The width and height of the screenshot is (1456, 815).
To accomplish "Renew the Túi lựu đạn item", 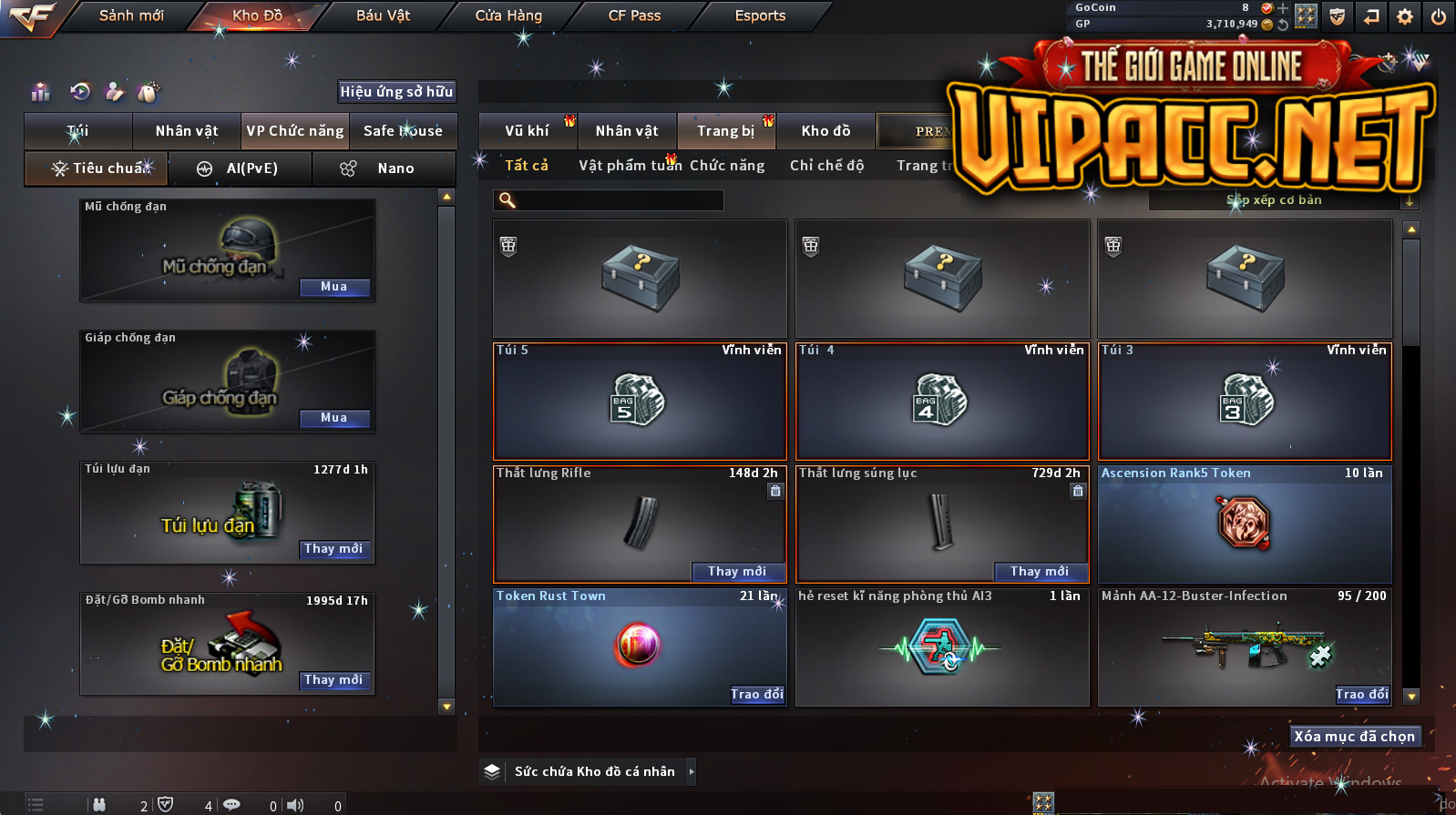I will [x=333, y=549].
